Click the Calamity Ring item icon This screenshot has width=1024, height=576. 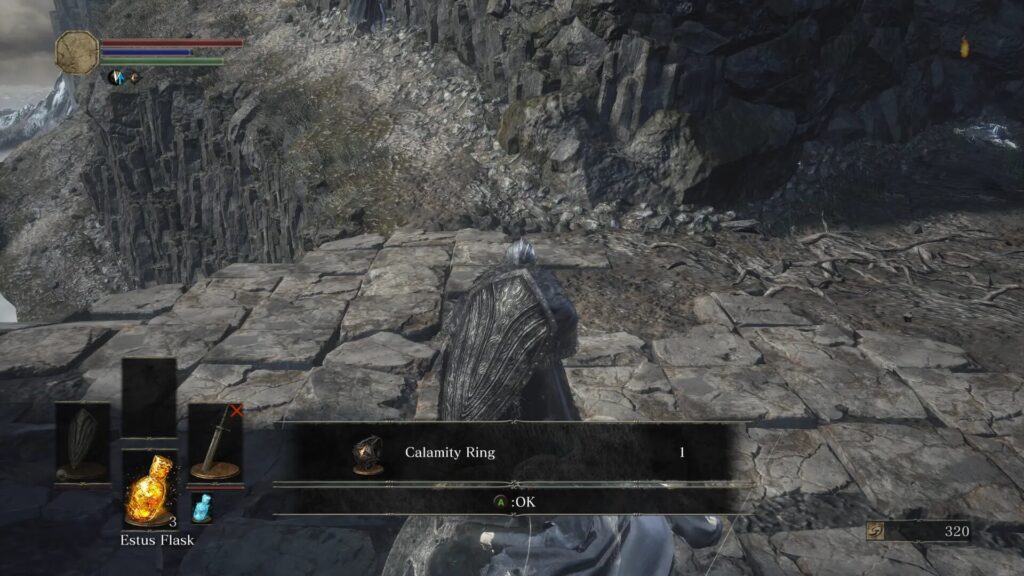tap(367, 453)
